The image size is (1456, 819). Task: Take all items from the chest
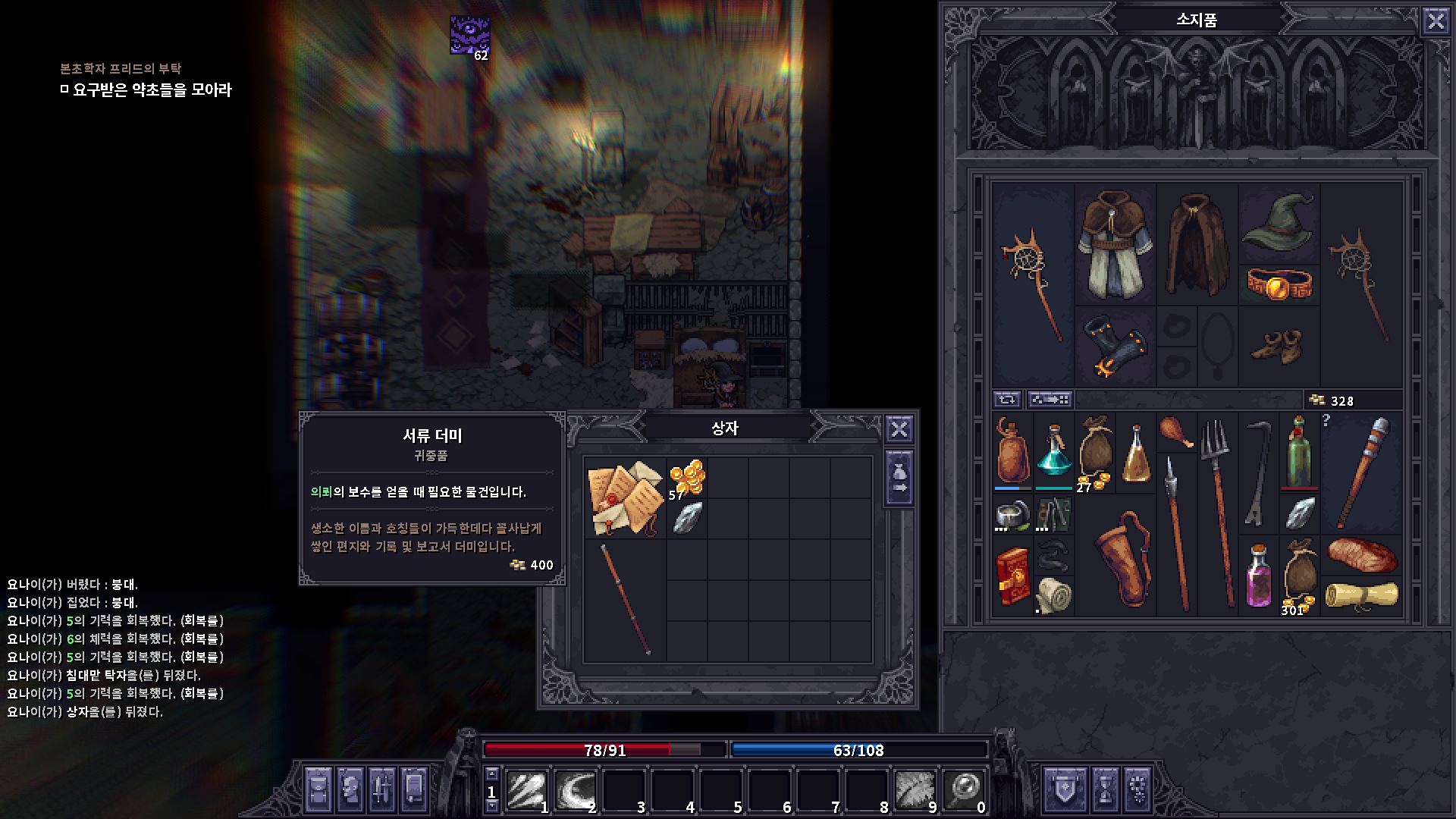899,479
